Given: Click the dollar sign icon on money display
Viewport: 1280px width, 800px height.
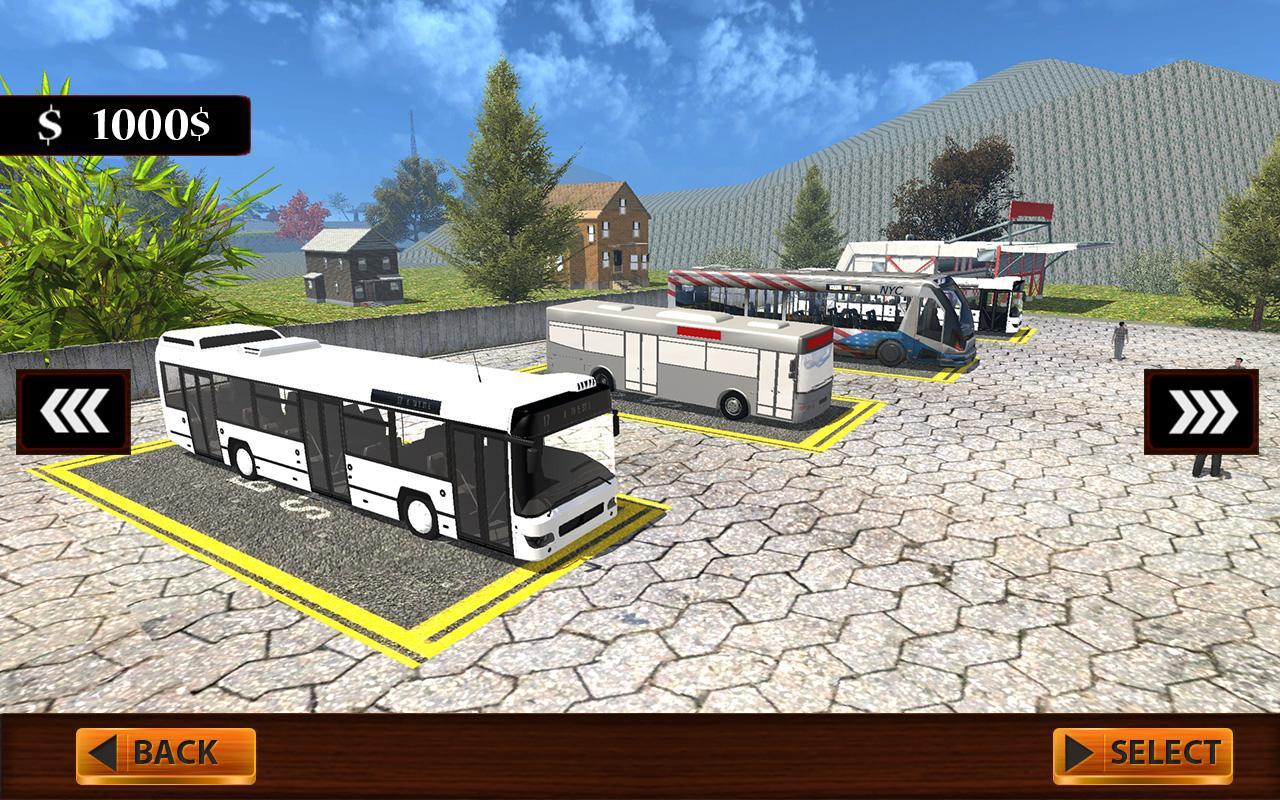Looking at the screenshot, I should [49, 124].
